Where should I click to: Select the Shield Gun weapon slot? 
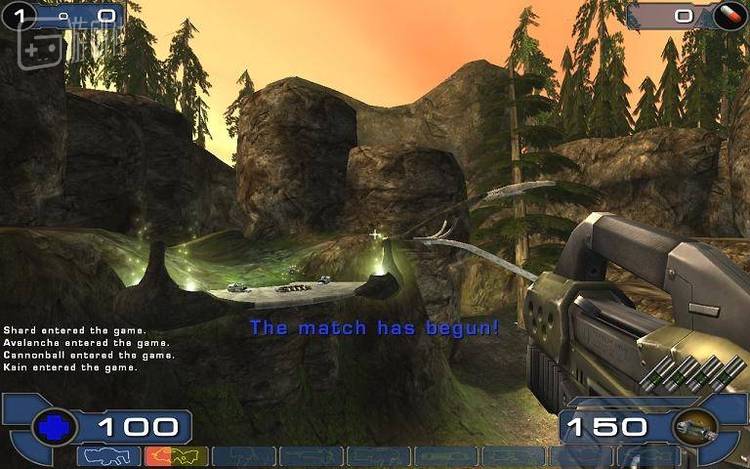109,457
